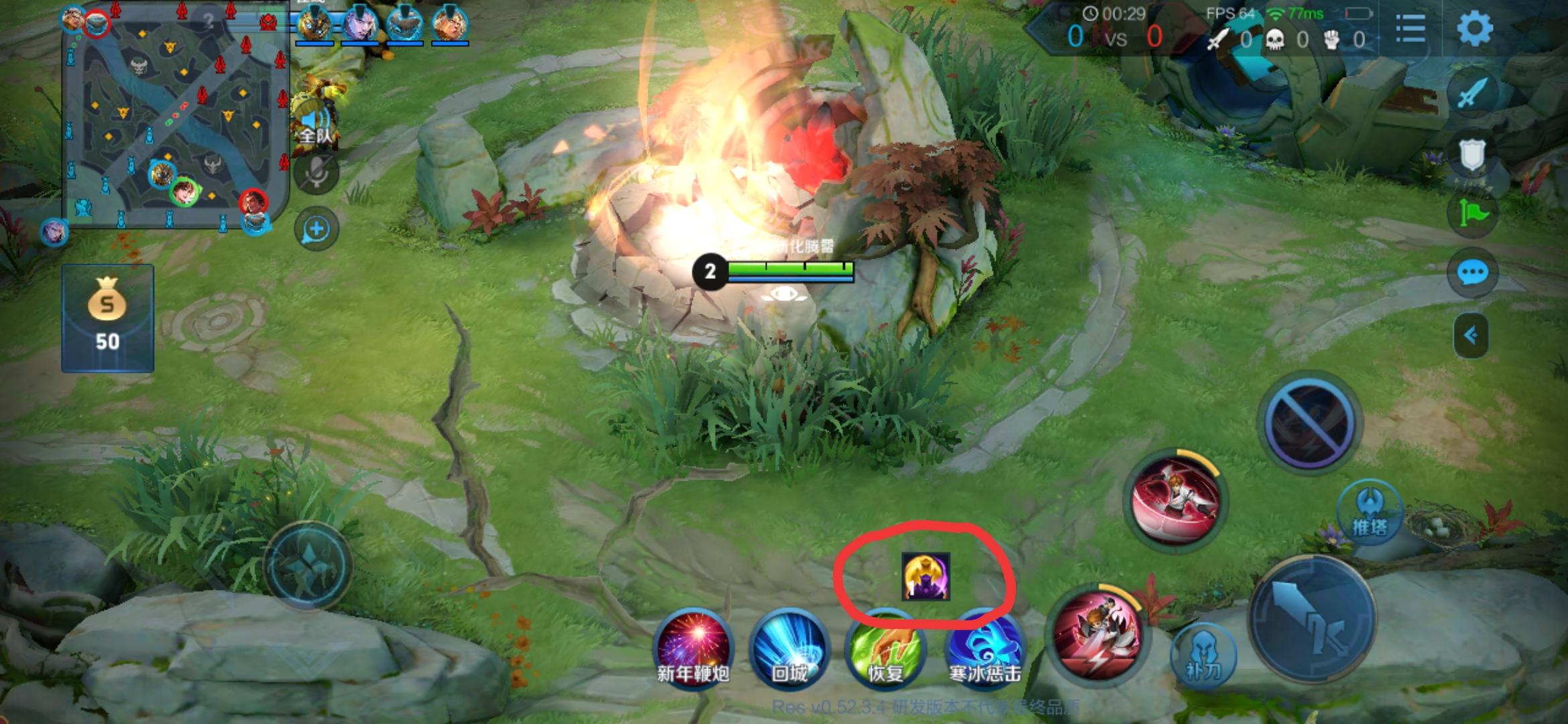Expand the minimap with the plus zoom
This screenshot has width=1568, height=724.
click(316, 227)
